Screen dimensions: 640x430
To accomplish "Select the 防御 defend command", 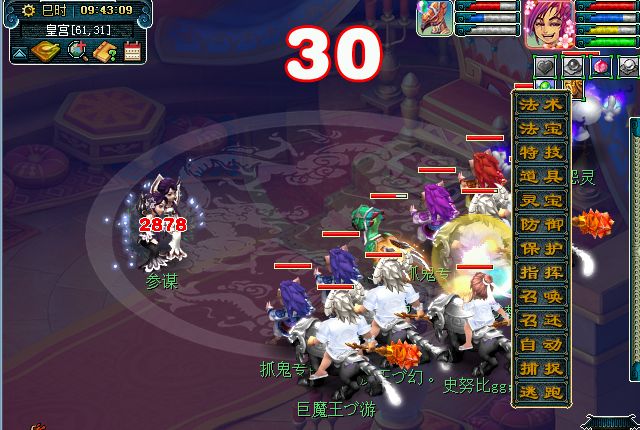I will pyautogui.click(x=541, y=225).
